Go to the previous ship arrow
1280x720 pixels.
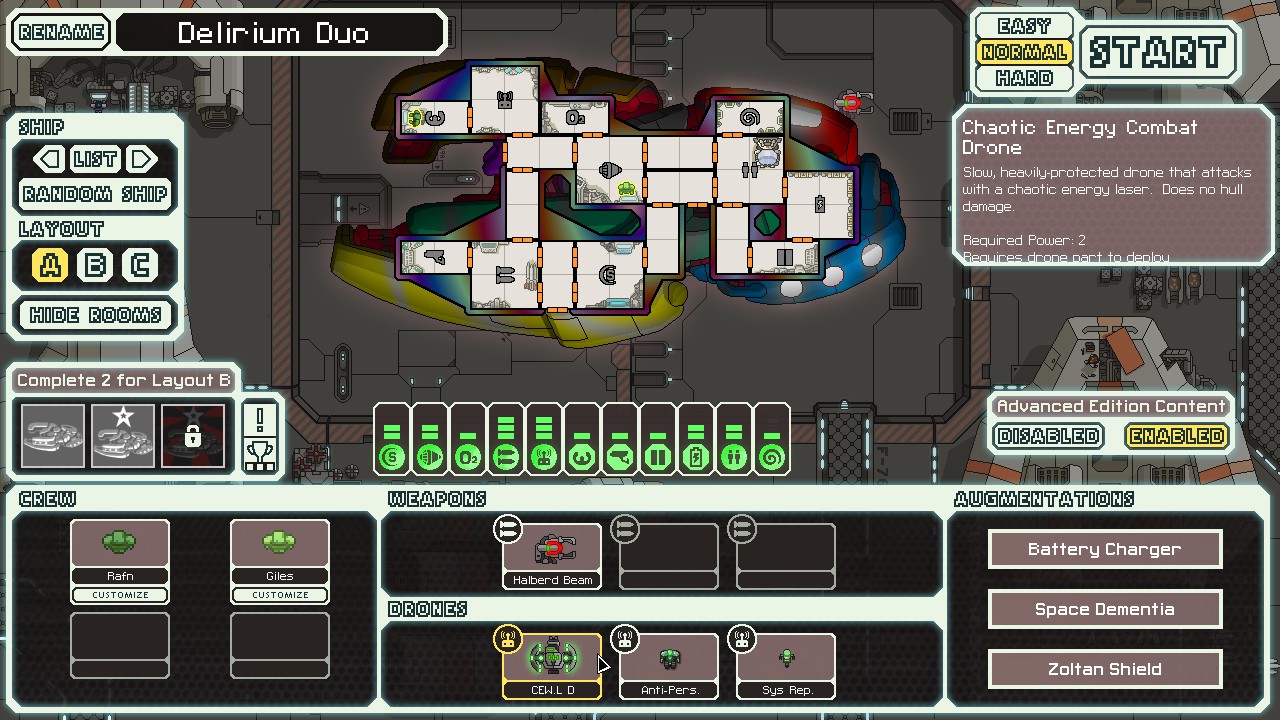point(47,159)
